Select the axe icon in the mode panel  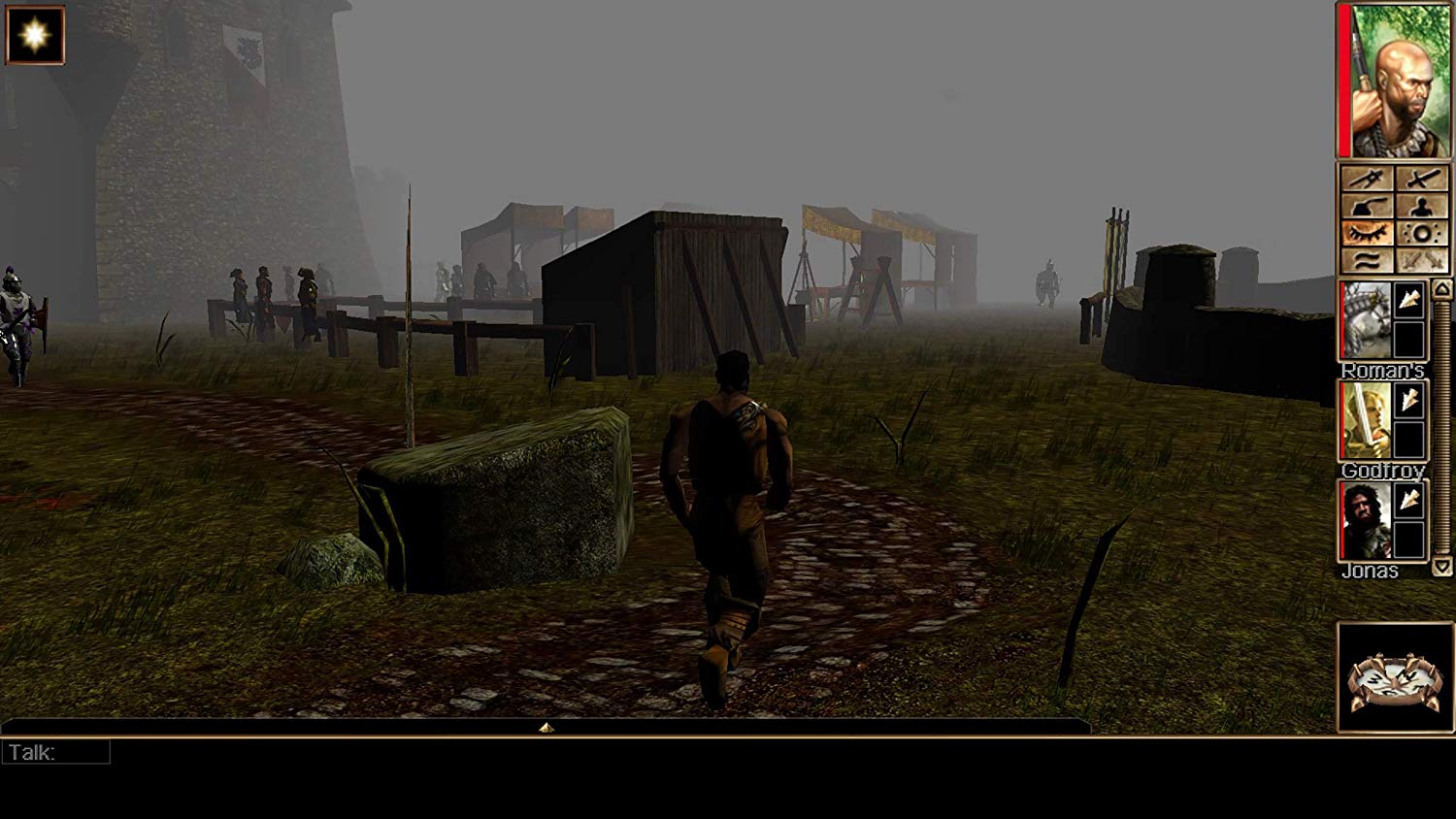pos(1368,206)
